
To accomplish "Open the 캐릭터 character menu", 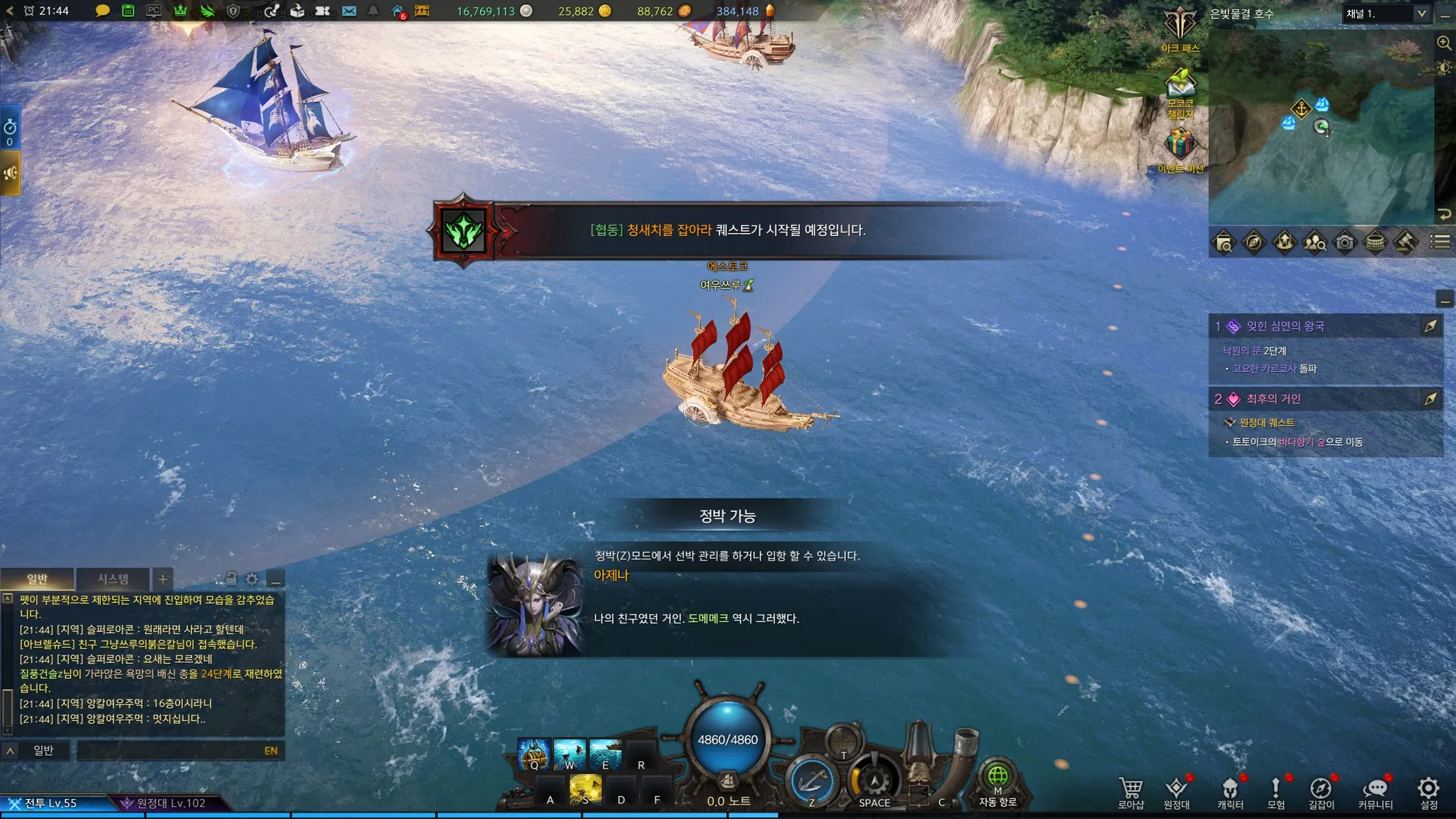I will point(1230,791).
